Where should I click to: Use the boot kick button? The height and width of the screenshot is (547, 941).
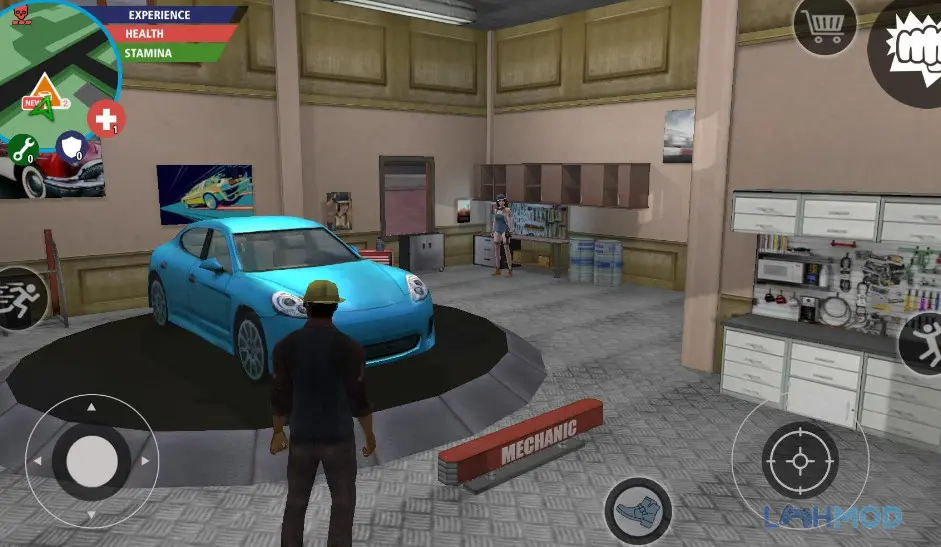pos(638,511)
